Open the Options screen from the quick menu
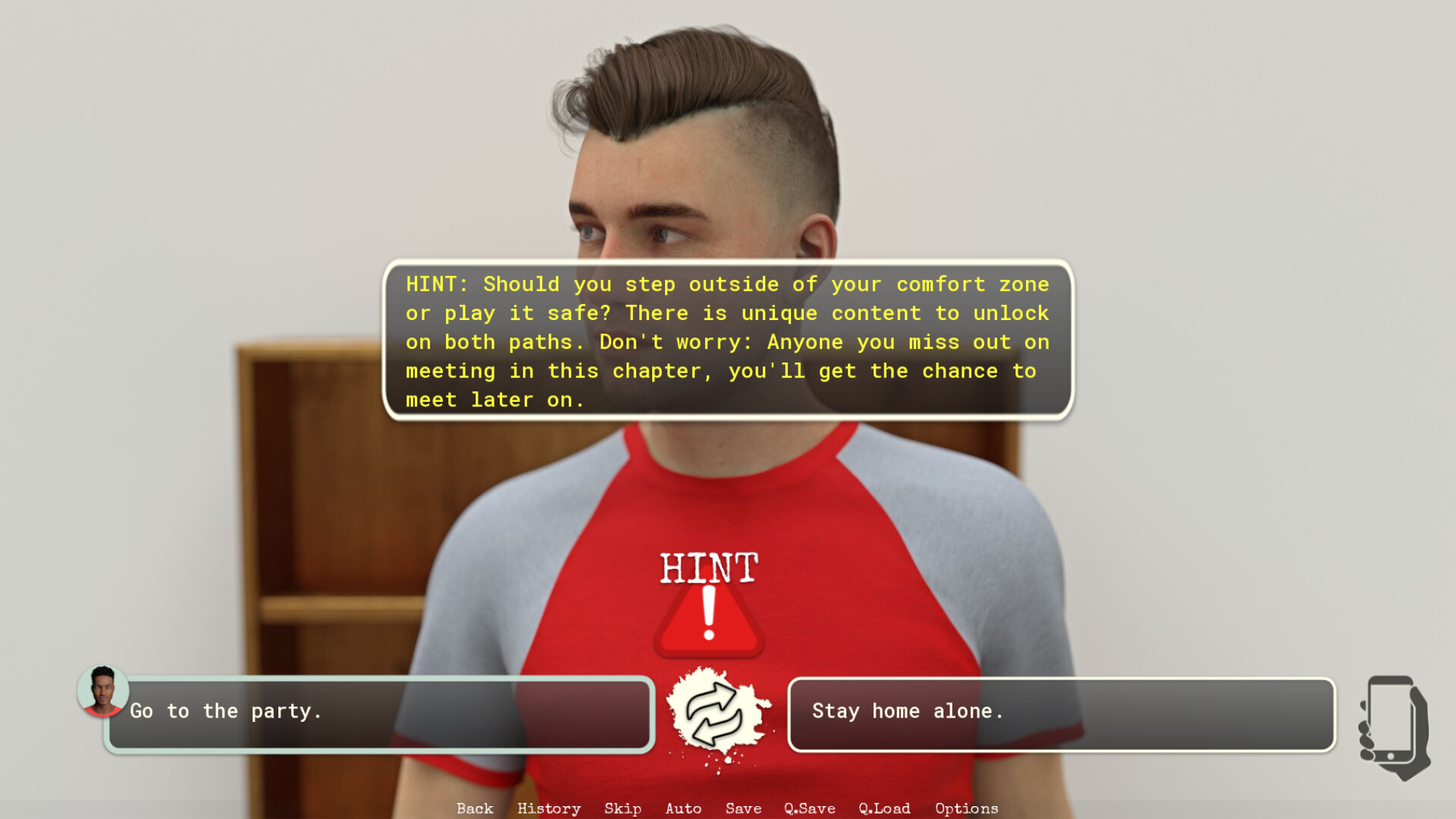Screen dimensions: 1456x819 [966, 808]
